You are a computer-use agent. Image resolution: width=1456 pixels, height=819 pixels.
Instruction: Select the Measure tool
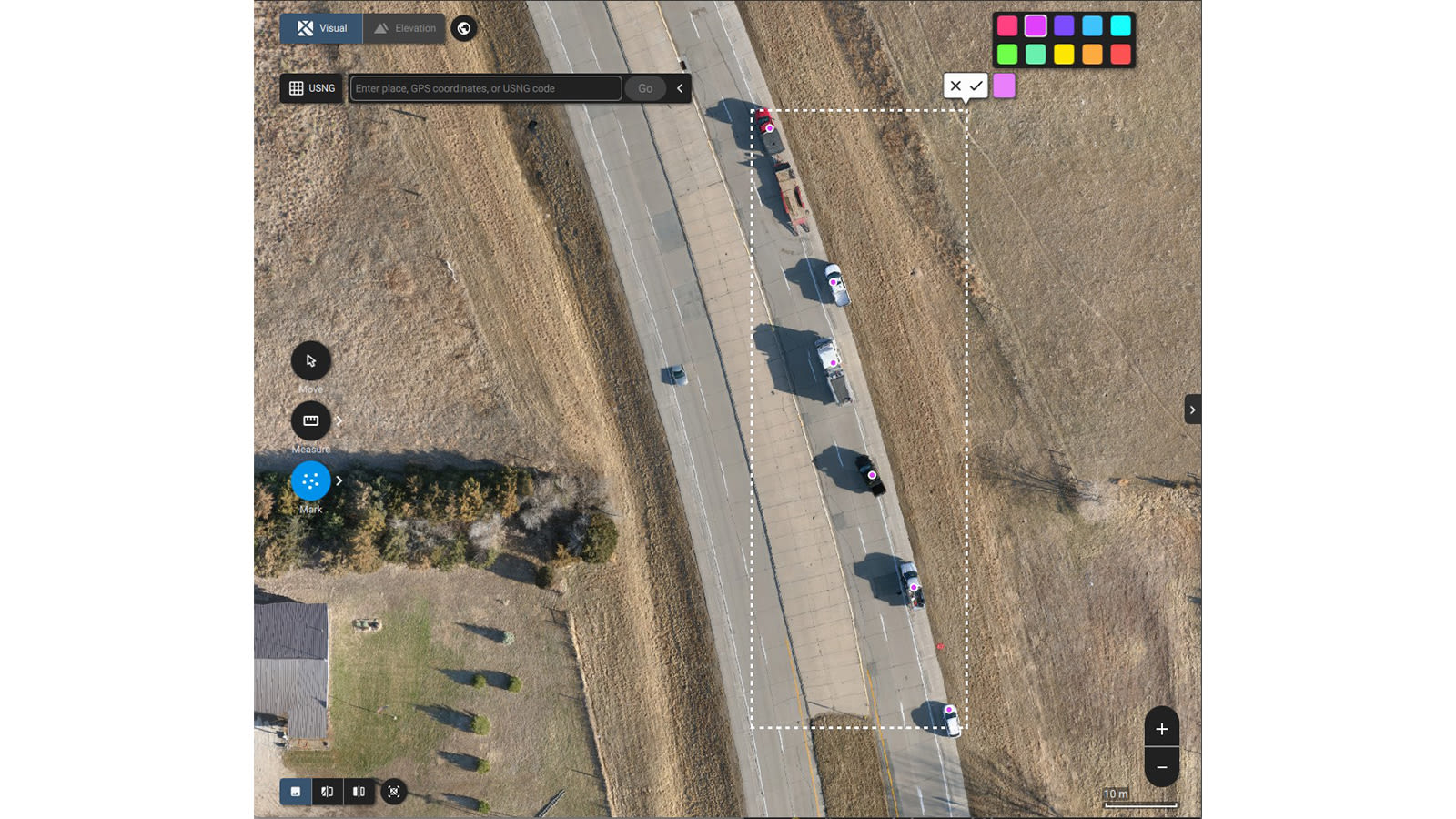[x=310, y=421]
